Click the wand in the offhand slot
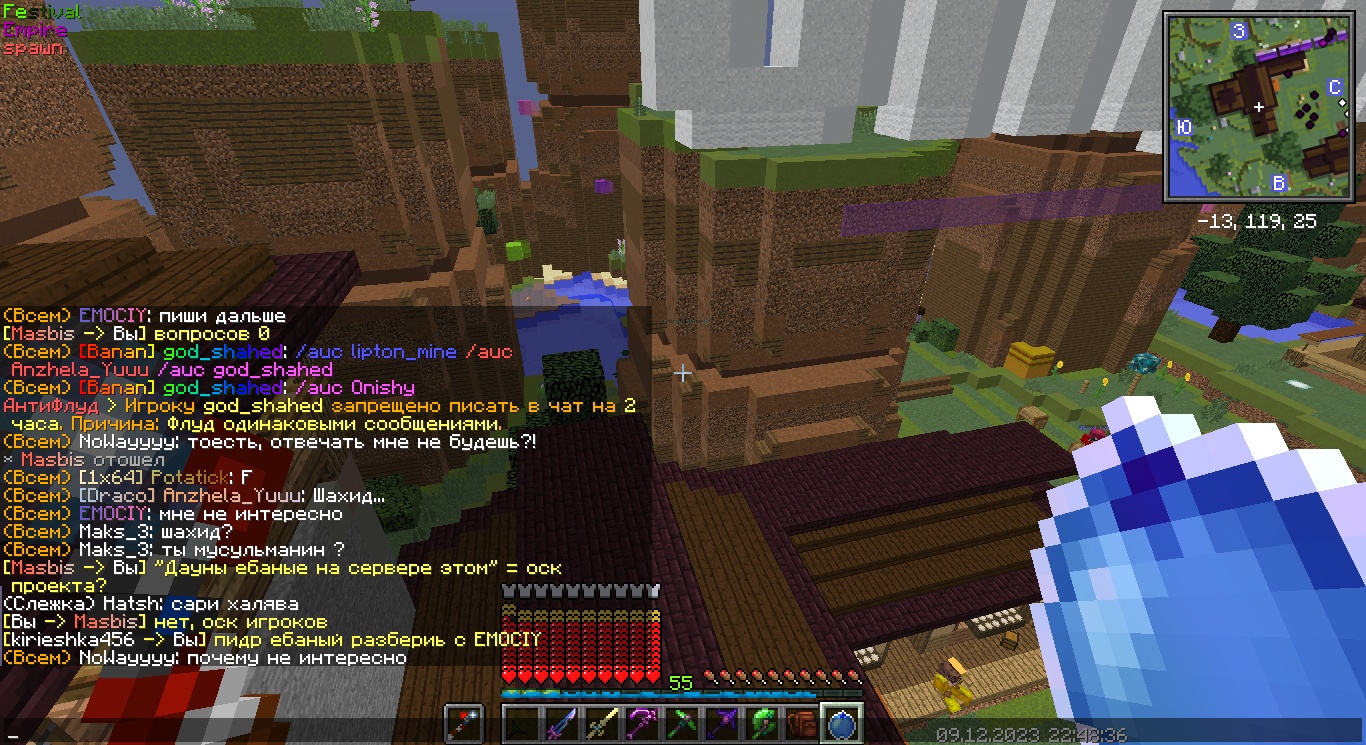Image resolution: width=1366 pixels, height=745 pixels. point(464,722)
